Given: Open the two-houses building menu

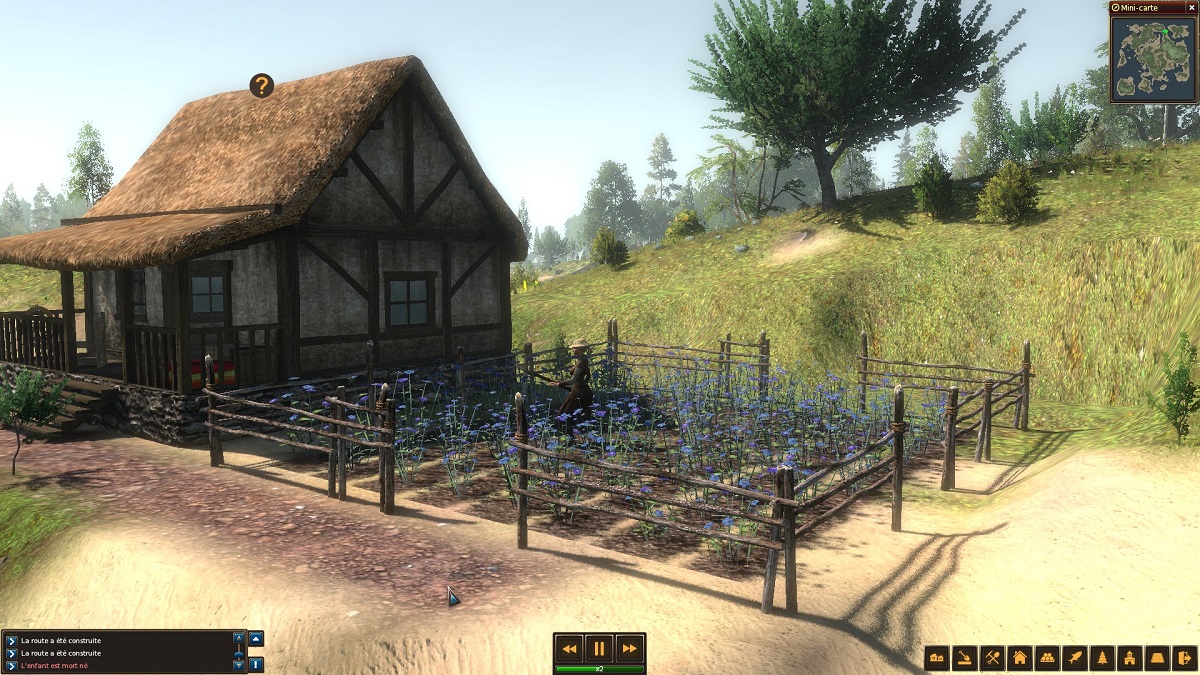Looking at the screenshot, I should [x=937, y=657].
